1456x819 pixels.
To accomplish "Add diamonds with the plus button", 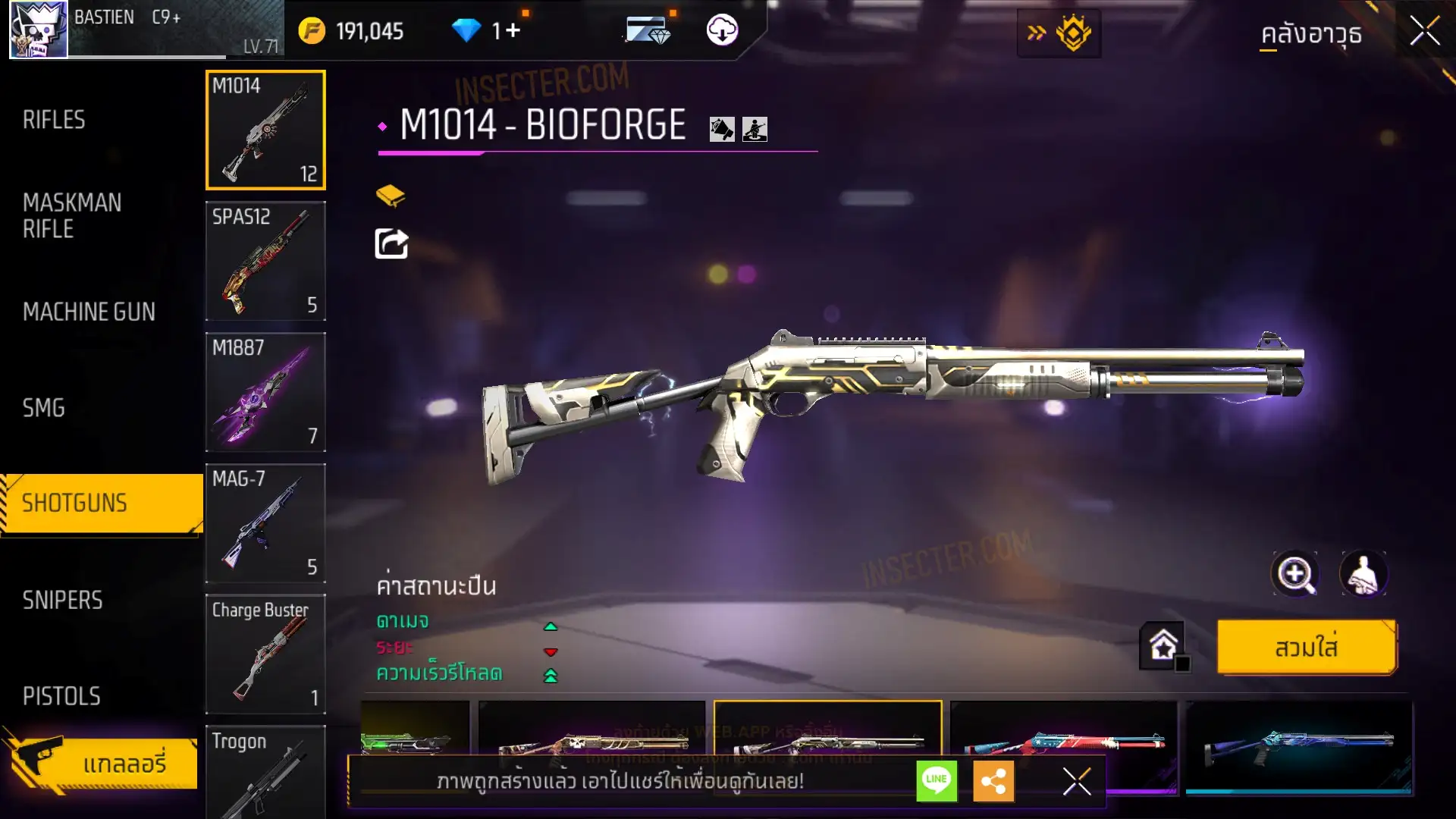I will (513, 30).
